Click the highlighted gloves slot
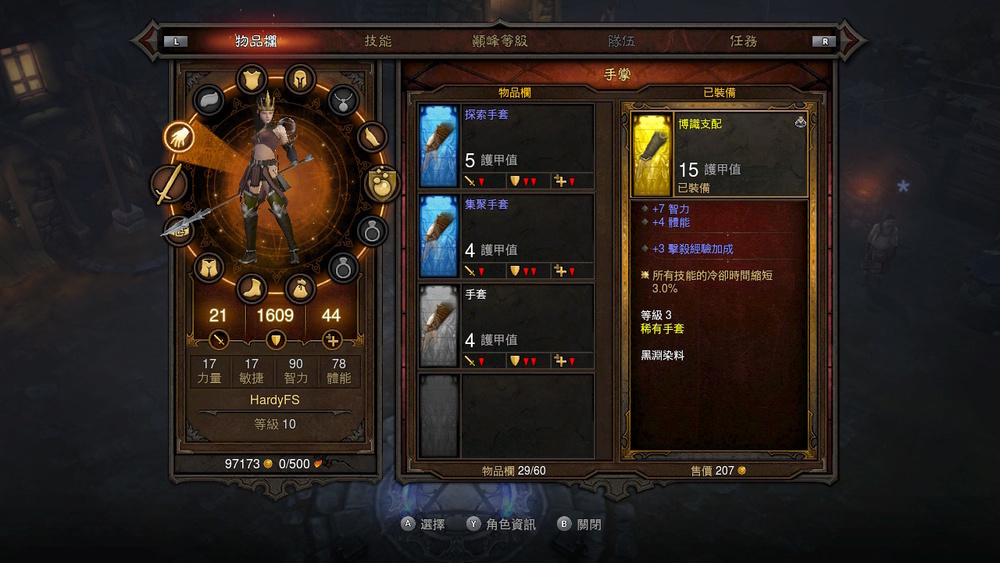The height and width of the screenshot is (563, 1000). 181,138
